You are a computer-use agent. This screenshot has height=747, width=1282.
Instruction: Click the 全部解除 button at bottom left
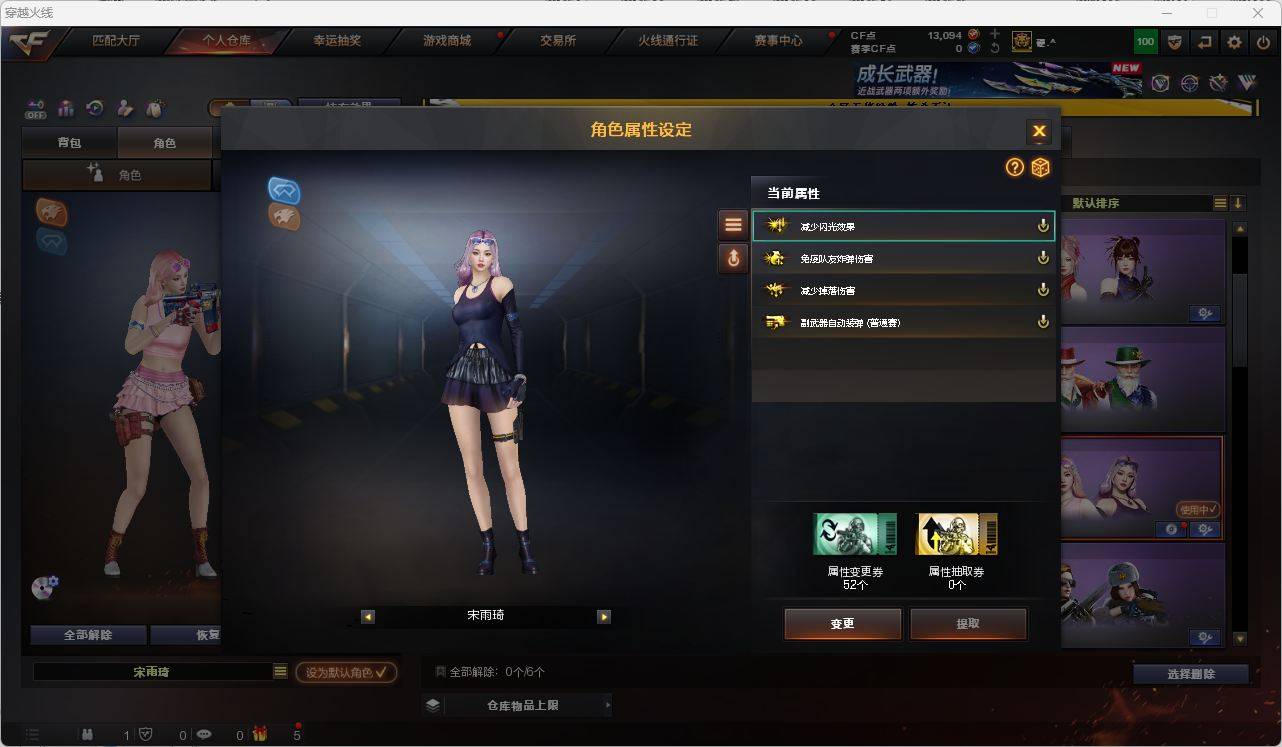pyautogui.click(x=87, y=634)
